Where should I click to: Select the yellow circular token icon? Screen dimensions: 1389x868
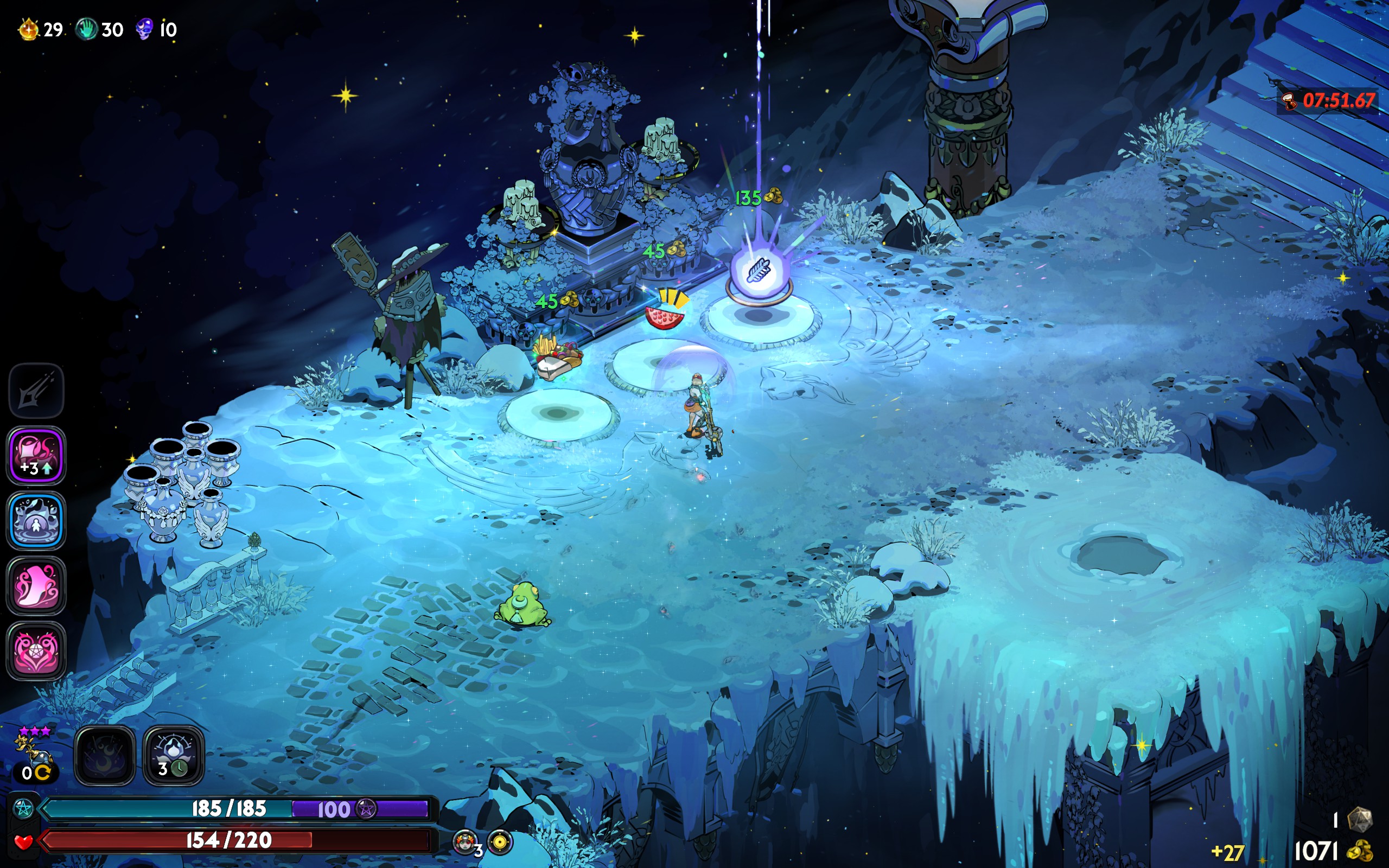(500, 842)
